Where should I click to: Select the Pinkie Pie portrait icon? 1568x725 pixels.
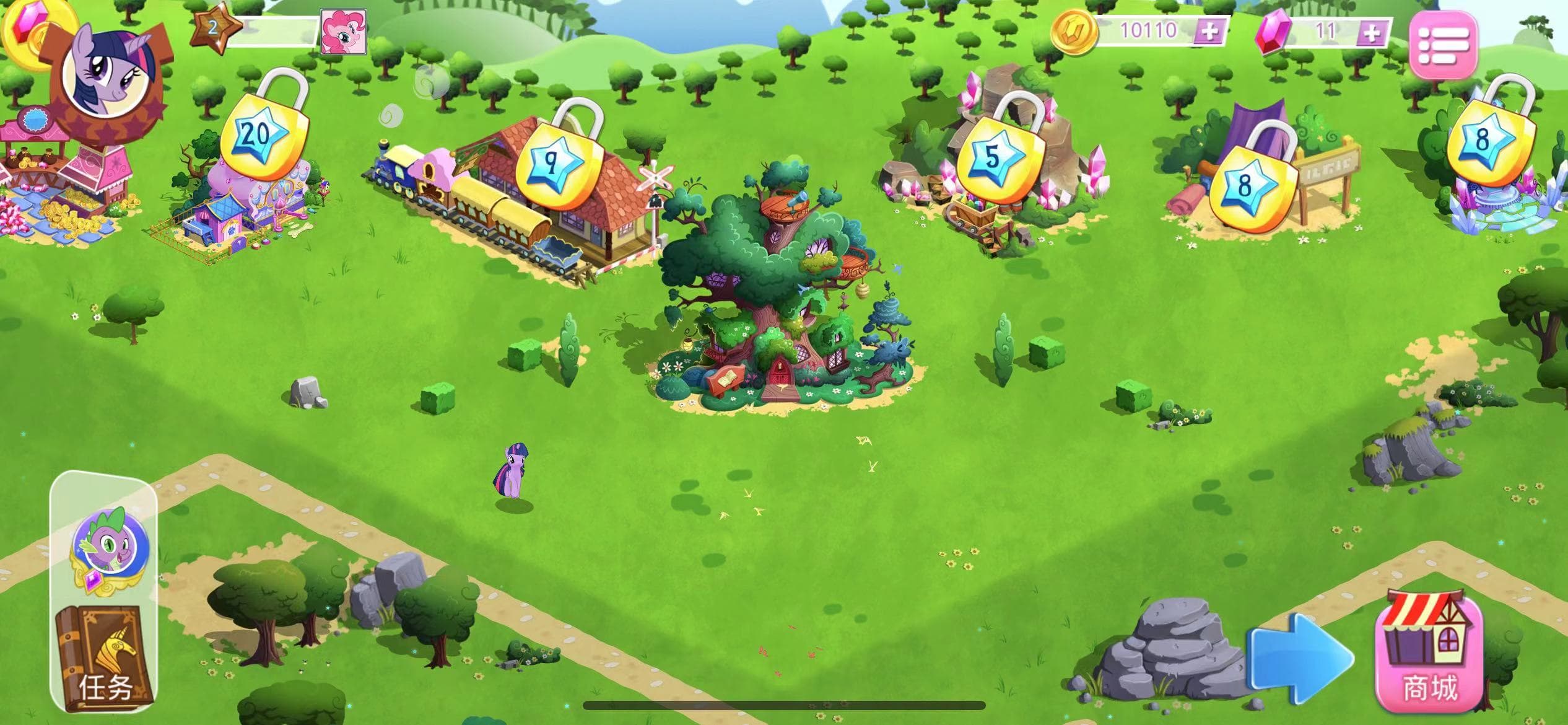tap(344, 32)
